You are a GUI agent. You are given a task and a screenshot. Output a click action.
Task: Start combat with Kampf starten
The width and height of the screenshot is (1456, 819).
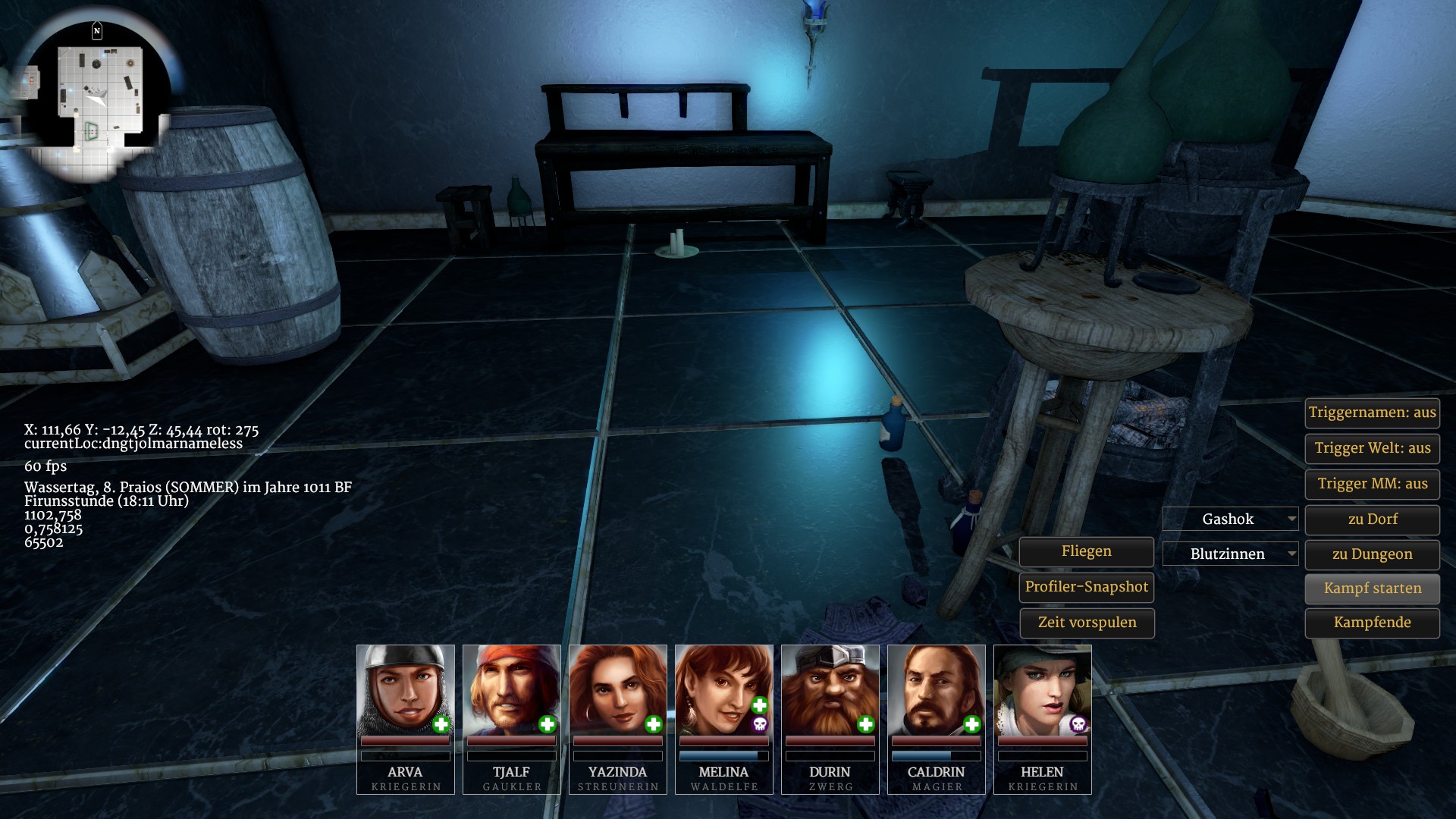[1372, 588]
